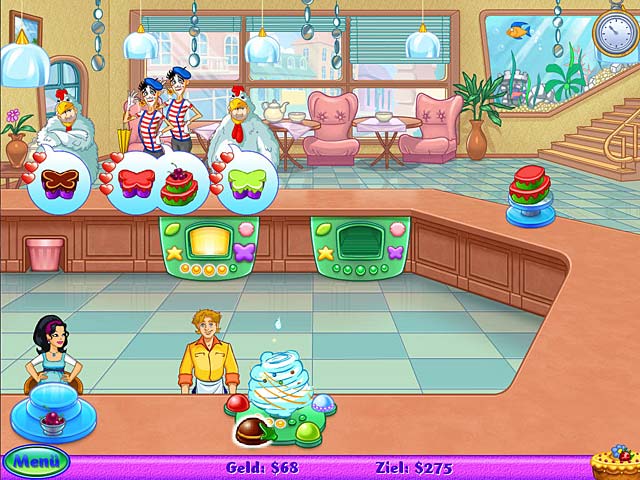
Task: Click the pink trash bin
Action: (44, 254)
